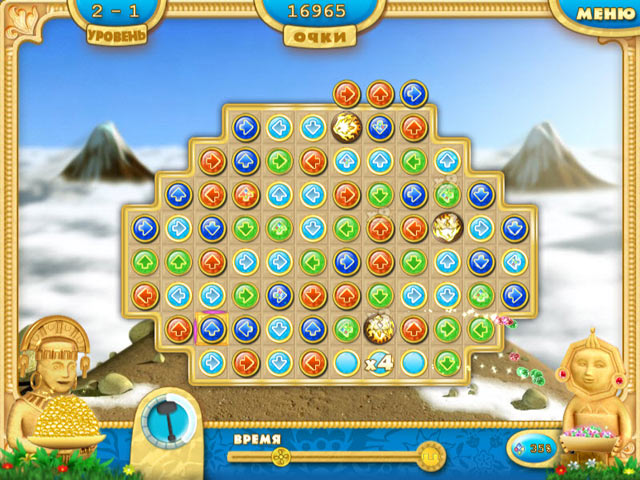Viewport: 640px width, 480px height.
Task: Choose the red right-arrow tile above the board
Action: coord(346,94)
